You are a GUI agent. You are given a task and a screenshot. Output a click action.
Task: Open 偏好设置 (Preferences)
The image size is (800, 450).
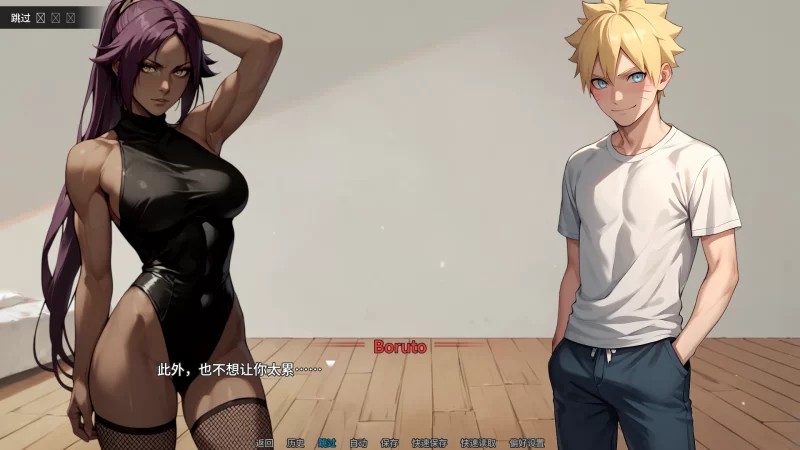pyautogui.click(x=526, y=442)
